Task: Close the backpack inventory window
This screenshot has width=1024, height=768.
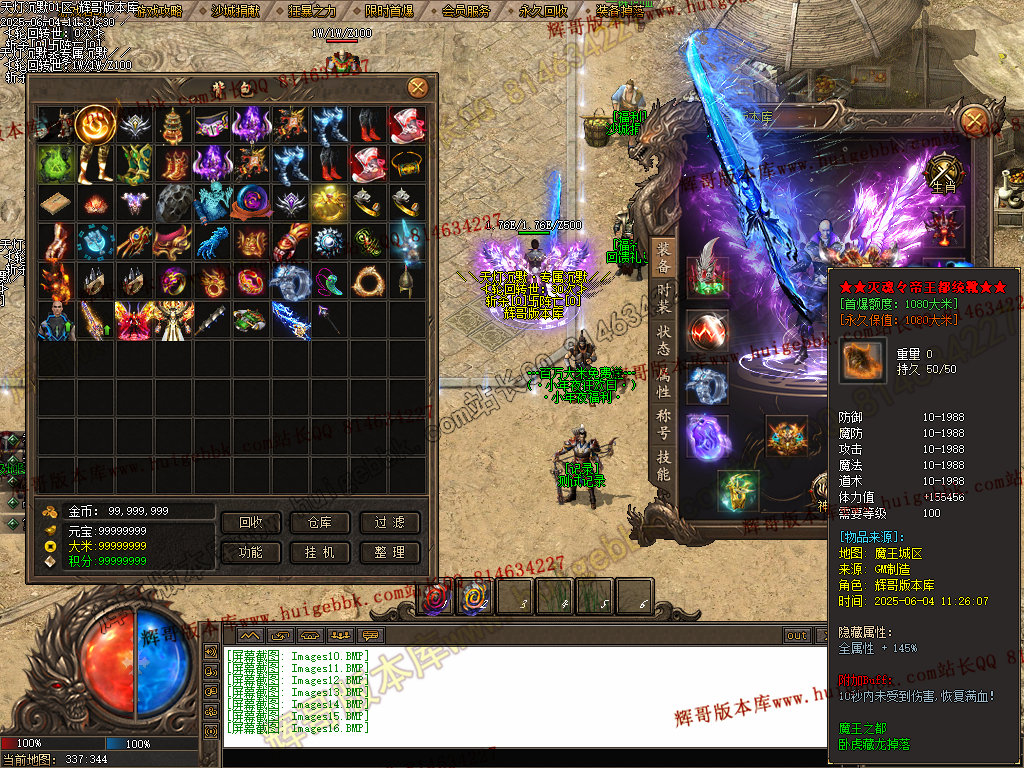Action: tap(417, 88)
